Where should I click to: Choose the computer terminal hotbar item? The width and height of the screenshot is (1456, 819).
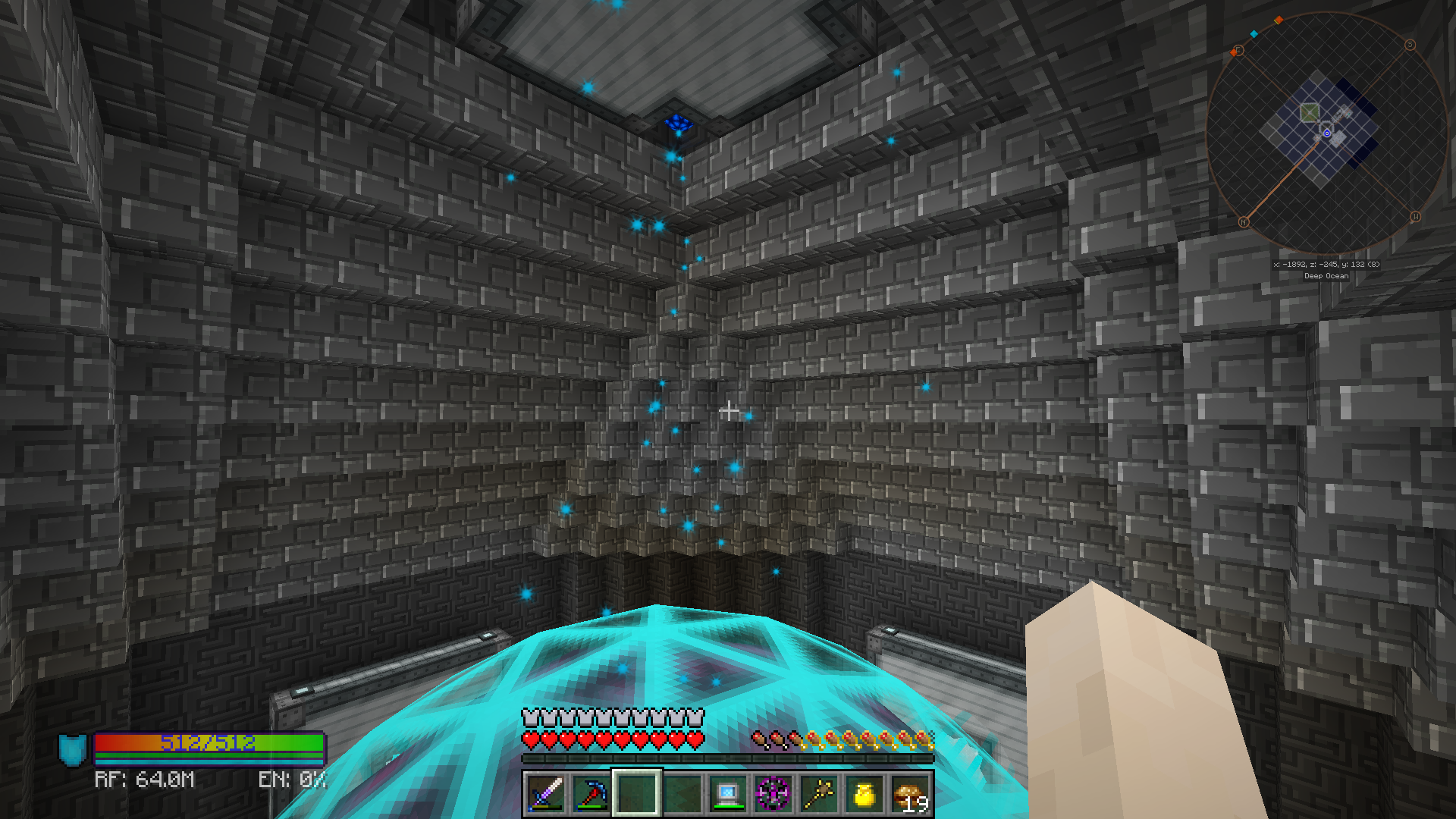pyautogui.click(x=728, y=794)
